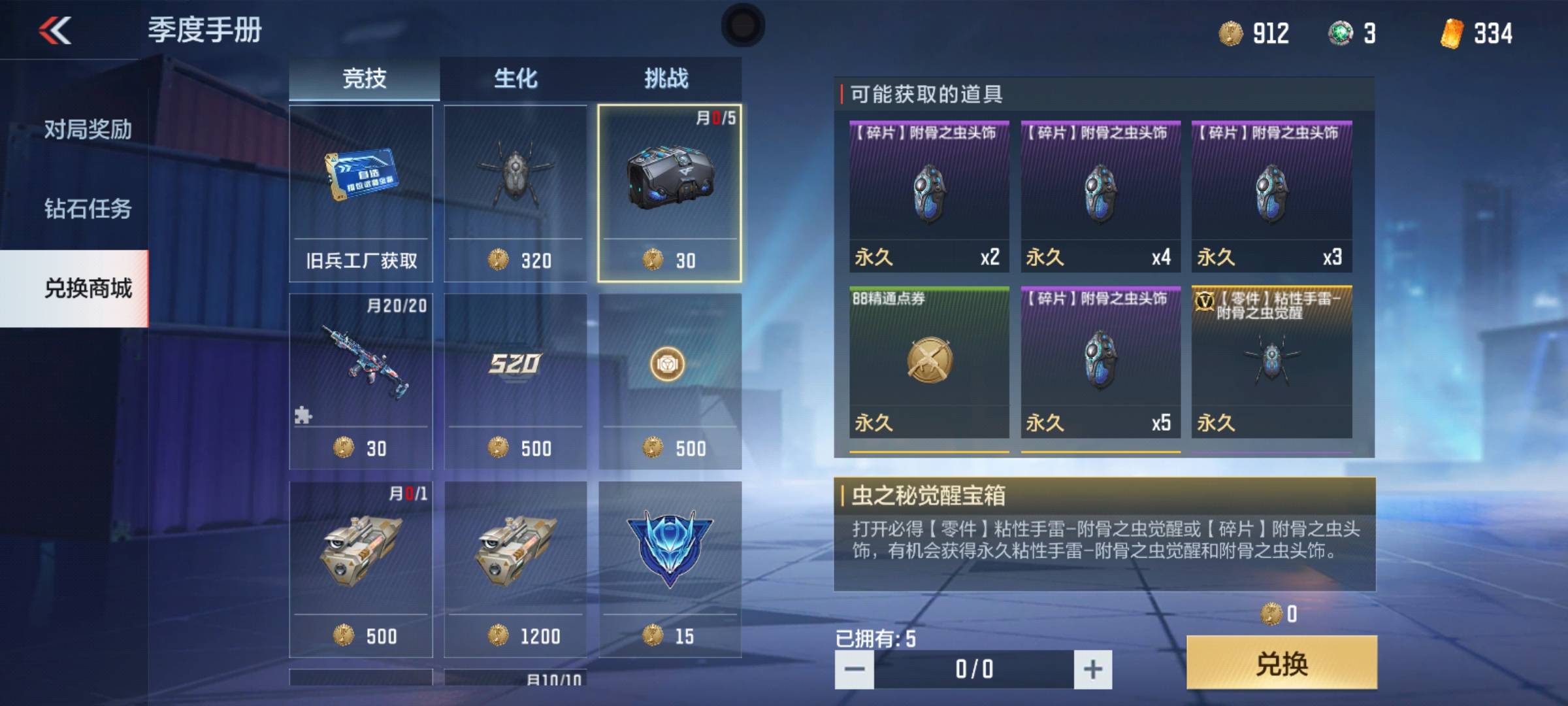Select the 旧兵工厂获取 ticket item
This screenshot has height=706, width=1568.
tap(361, 193)
